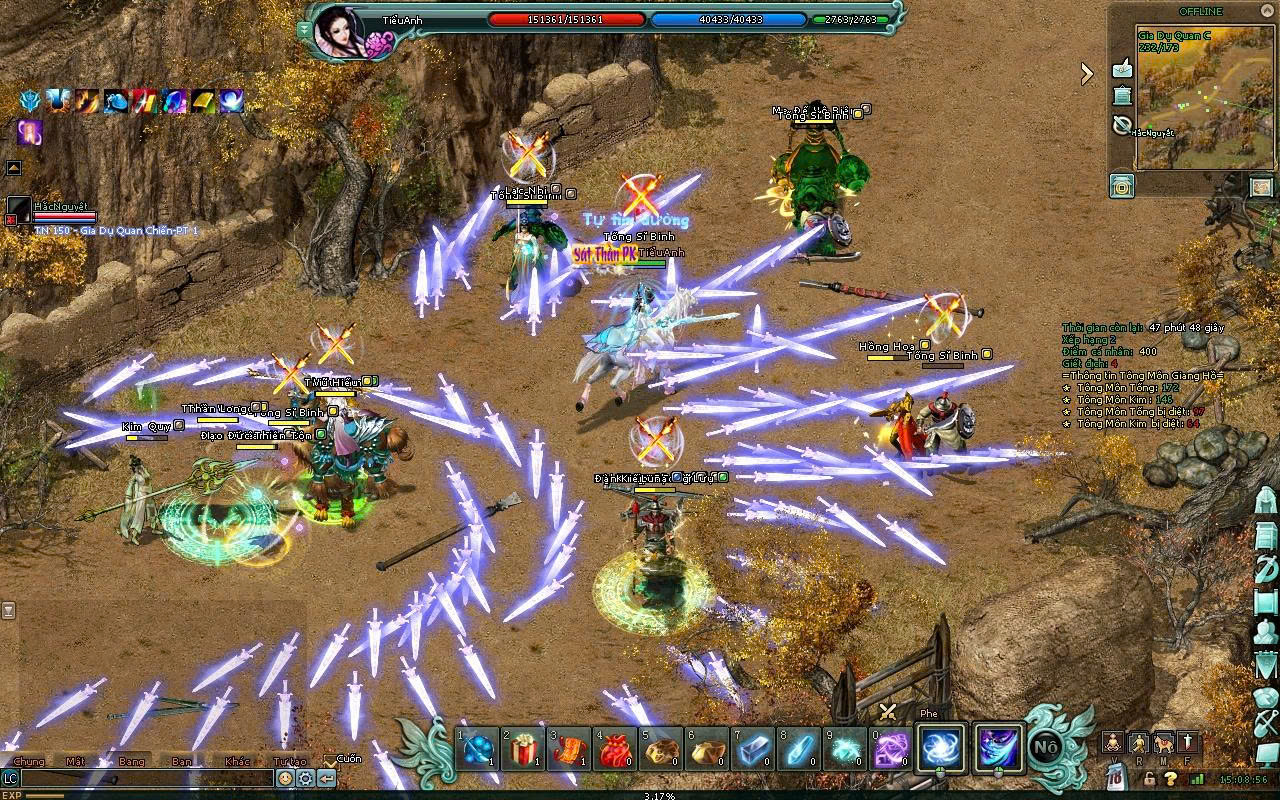1280x800 pixels.
Task: Use the blue orb item in slot 1
Action: coord(479,750)
